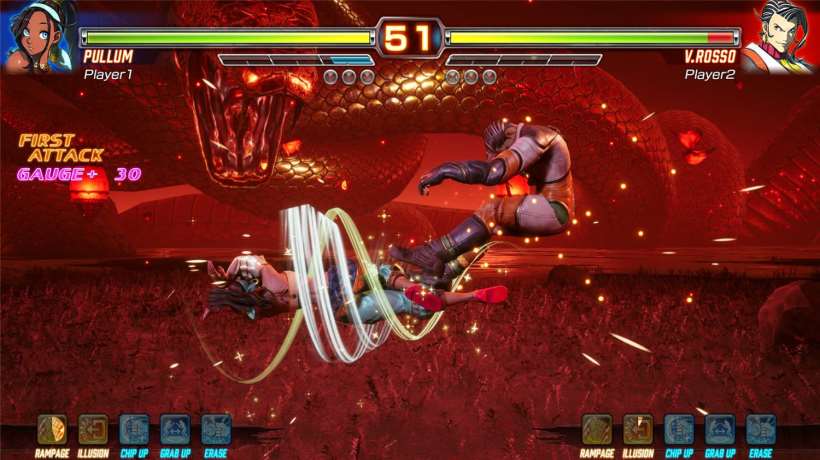Select Pullum's Chip Up gougi icon
Screen dimensions: 820x460
[134, 429]
